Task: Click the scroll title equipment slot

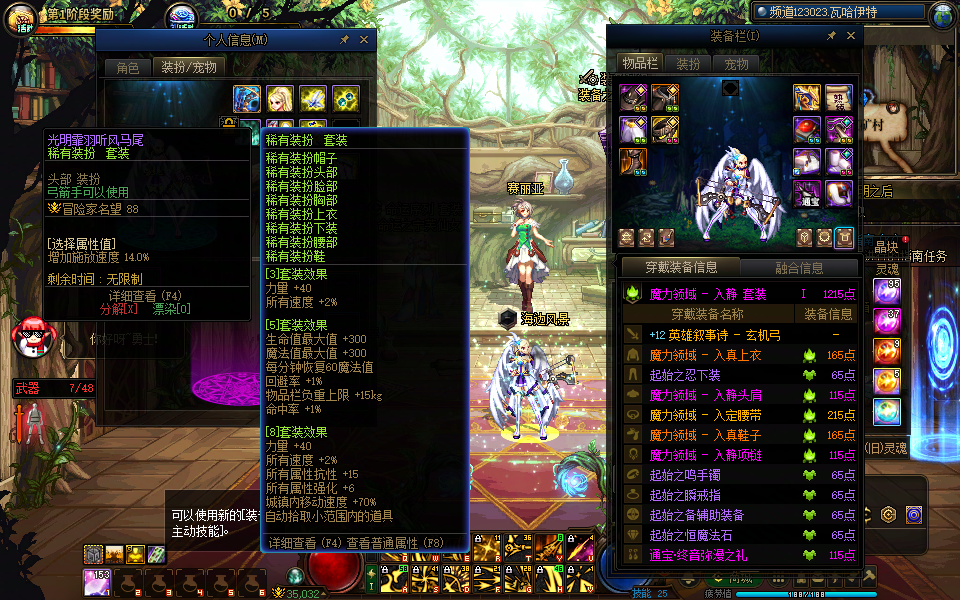Action: point(839,98)
